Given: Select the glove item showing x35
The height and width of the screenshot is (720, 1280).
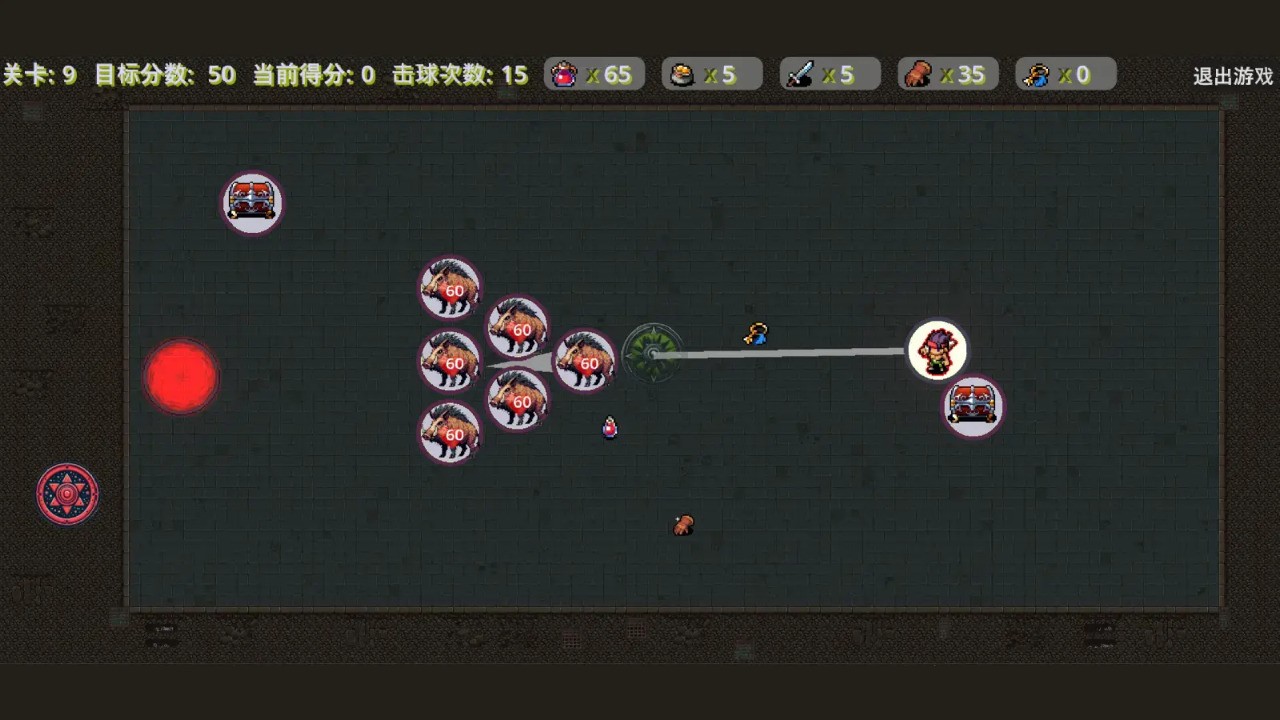Looking at the screenshot, I should (x=917, y=74).
